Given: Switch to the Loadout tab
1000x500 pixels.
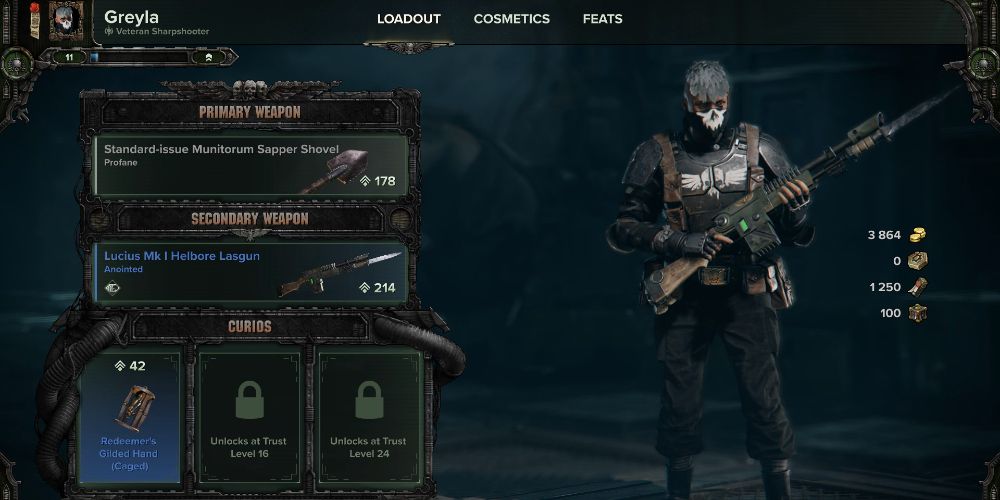Looking at the screenshot, I should pyautogui.click(x=408, y=19).
